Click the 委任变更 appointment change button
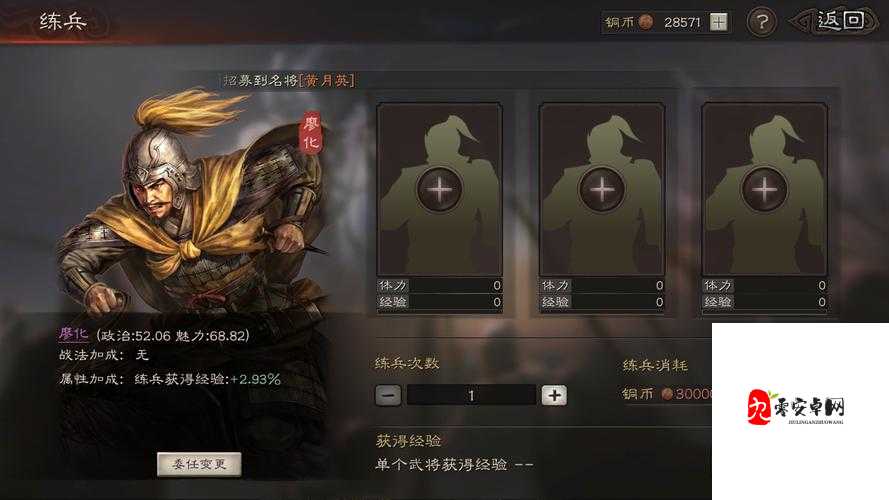This screenshot has width=889, height=500. pos(199,464)
